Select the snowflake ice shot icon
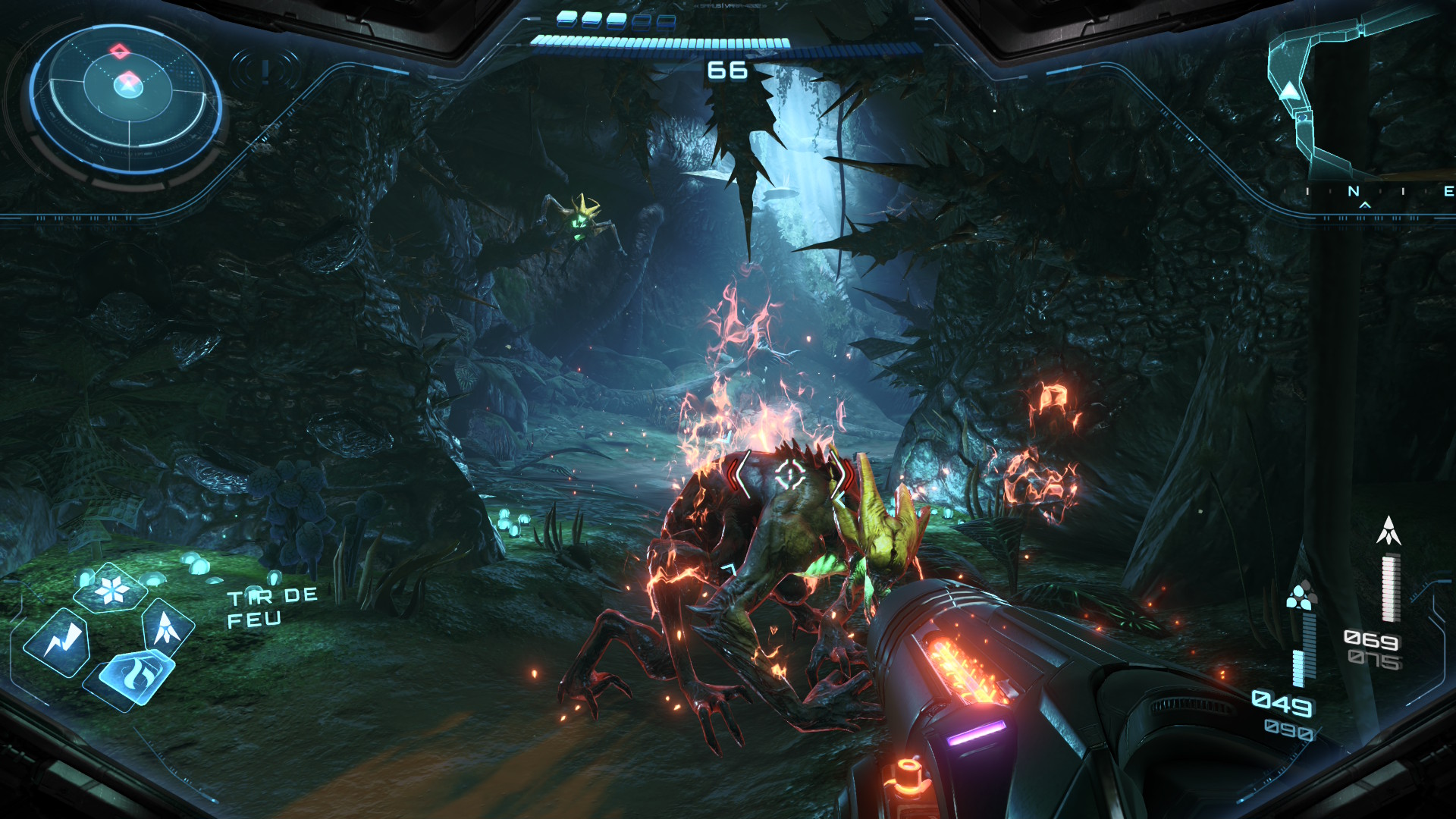This screenshot has width=1456, height=819. [x=112, y=589]
